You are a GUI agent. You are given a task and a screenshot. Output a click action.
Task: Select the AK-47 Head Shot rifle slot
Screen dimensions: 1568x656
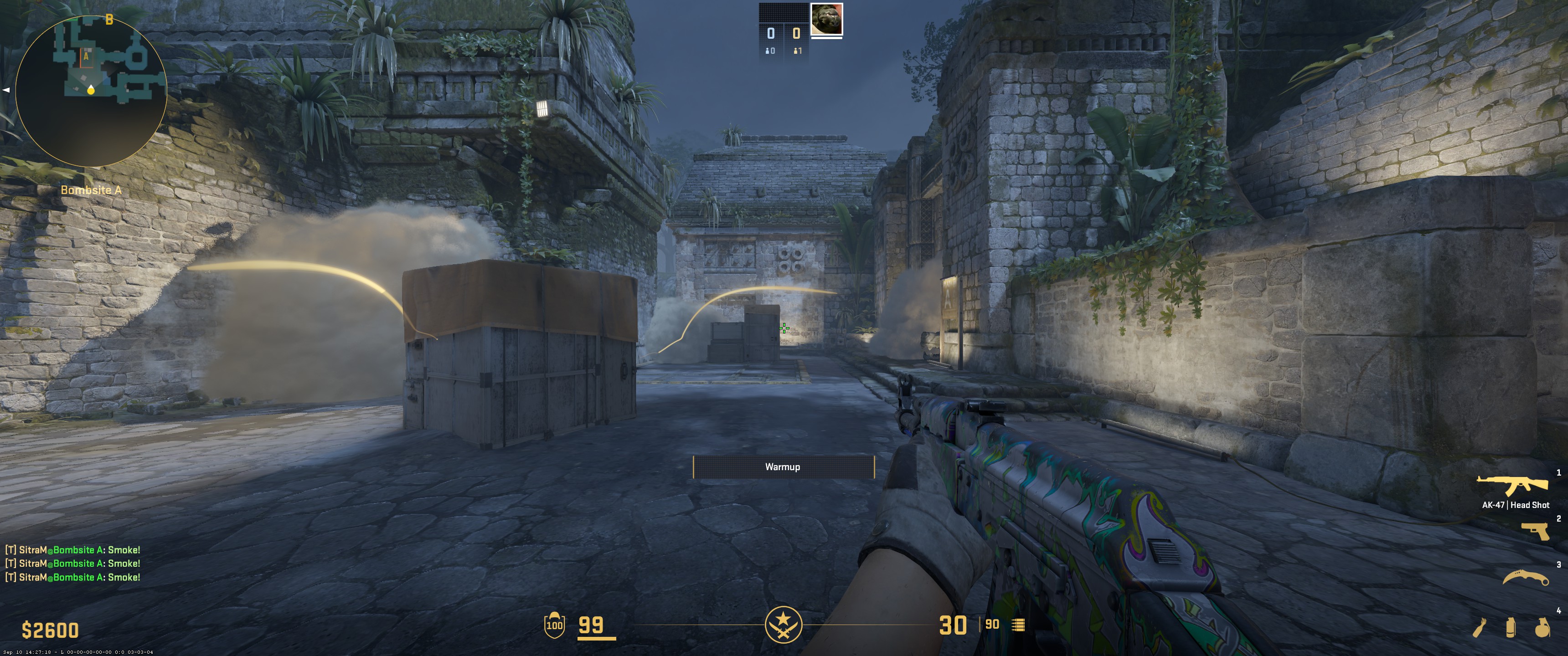click(1512, 486)
